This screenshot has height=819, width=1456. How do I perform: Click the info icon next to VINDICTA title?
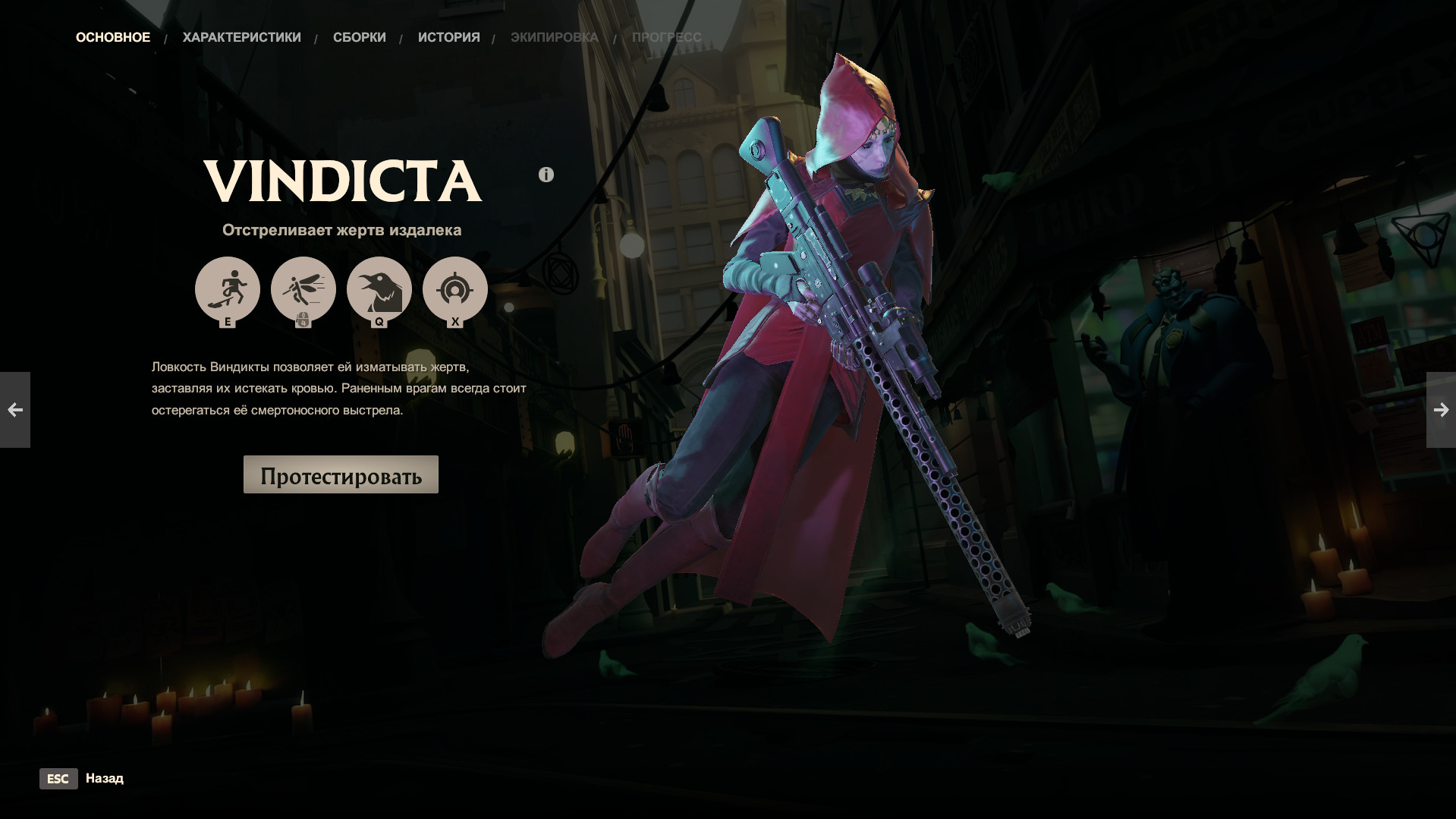point(546,174)
